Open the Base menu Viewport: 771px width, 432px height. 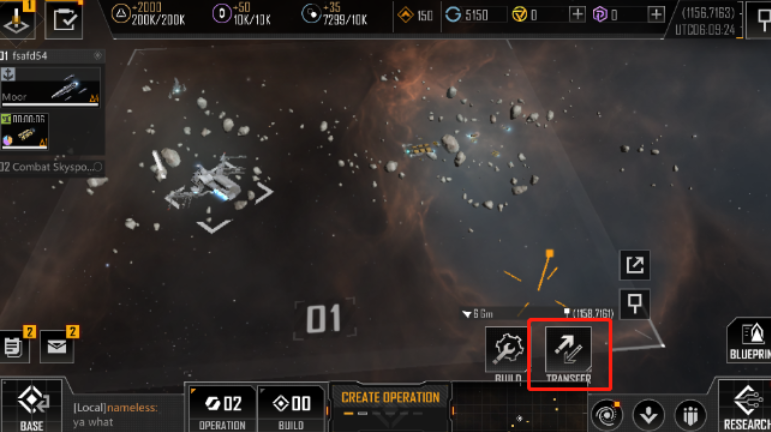point(32,407)
